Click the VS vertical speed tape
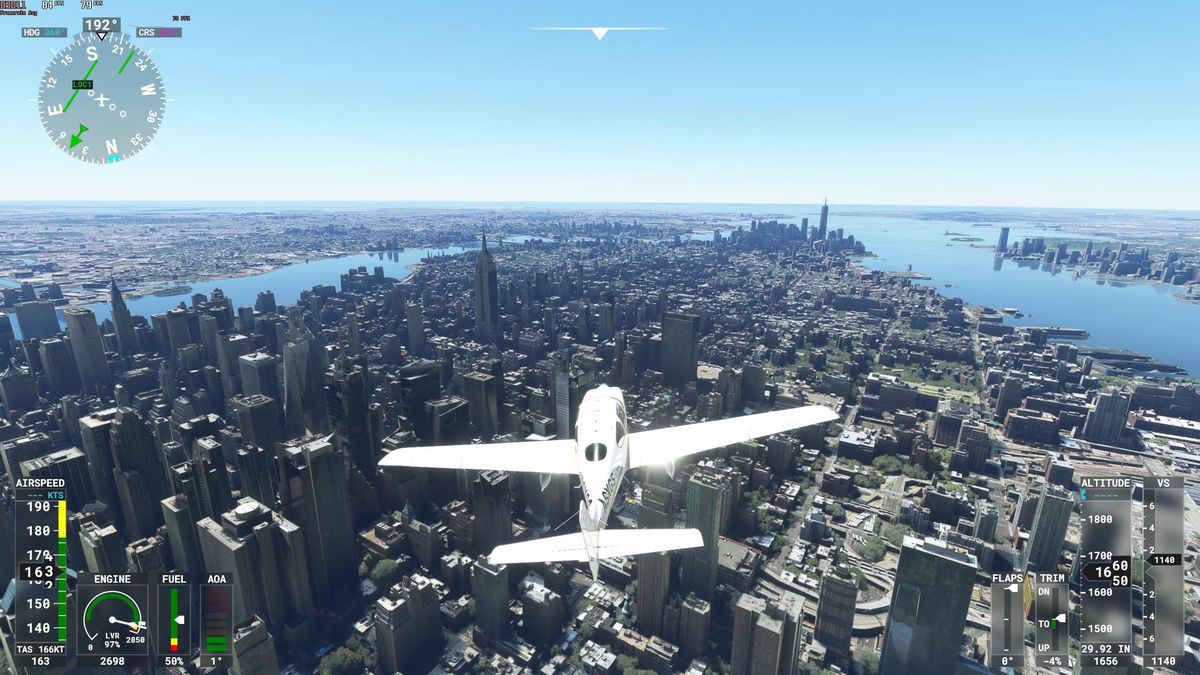Screen dimensions: 1200x675 pos(1163,566)
